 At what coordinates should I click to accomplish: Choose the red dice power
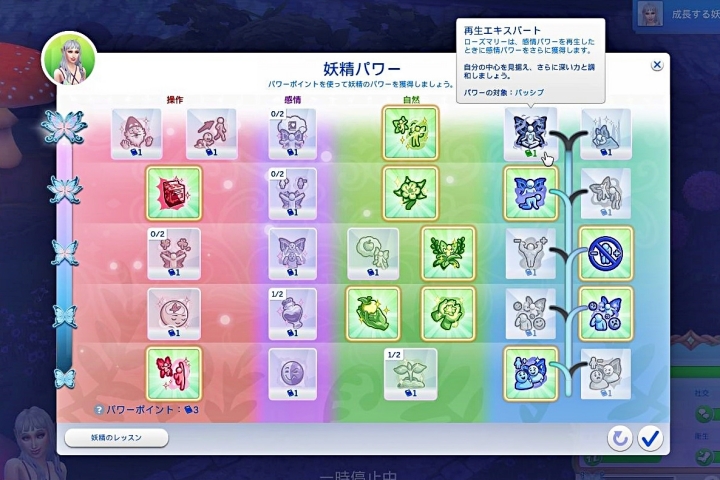pos(173,190)
